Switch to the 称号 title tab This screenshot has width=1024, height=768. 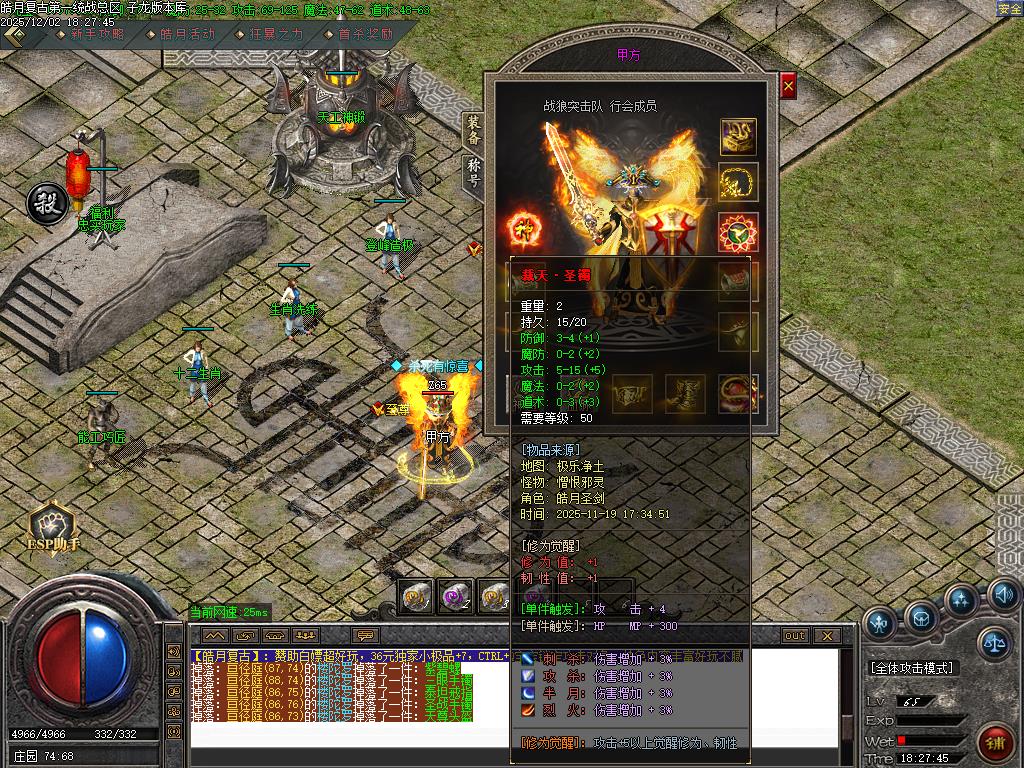pyautogui.click(x=474, y=172)
